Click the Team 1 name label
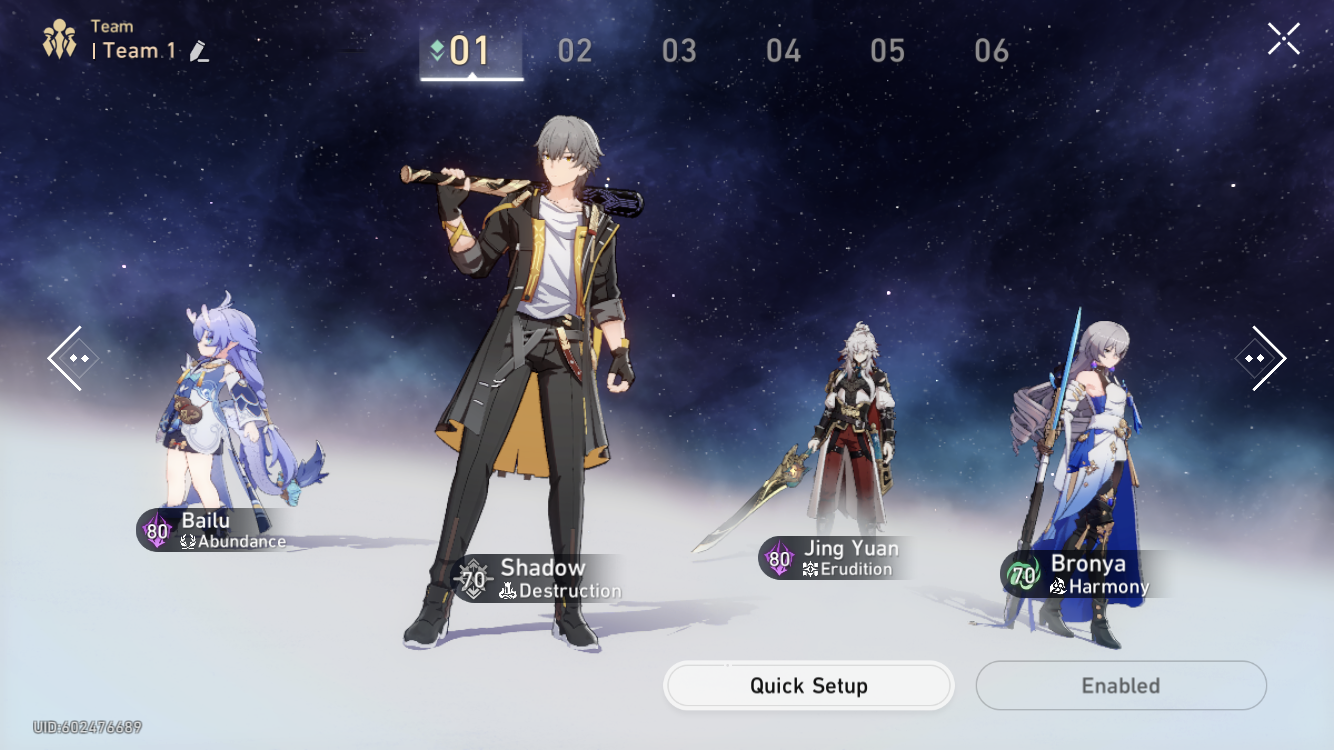1334x750 pixels. (x=136, y=51)
